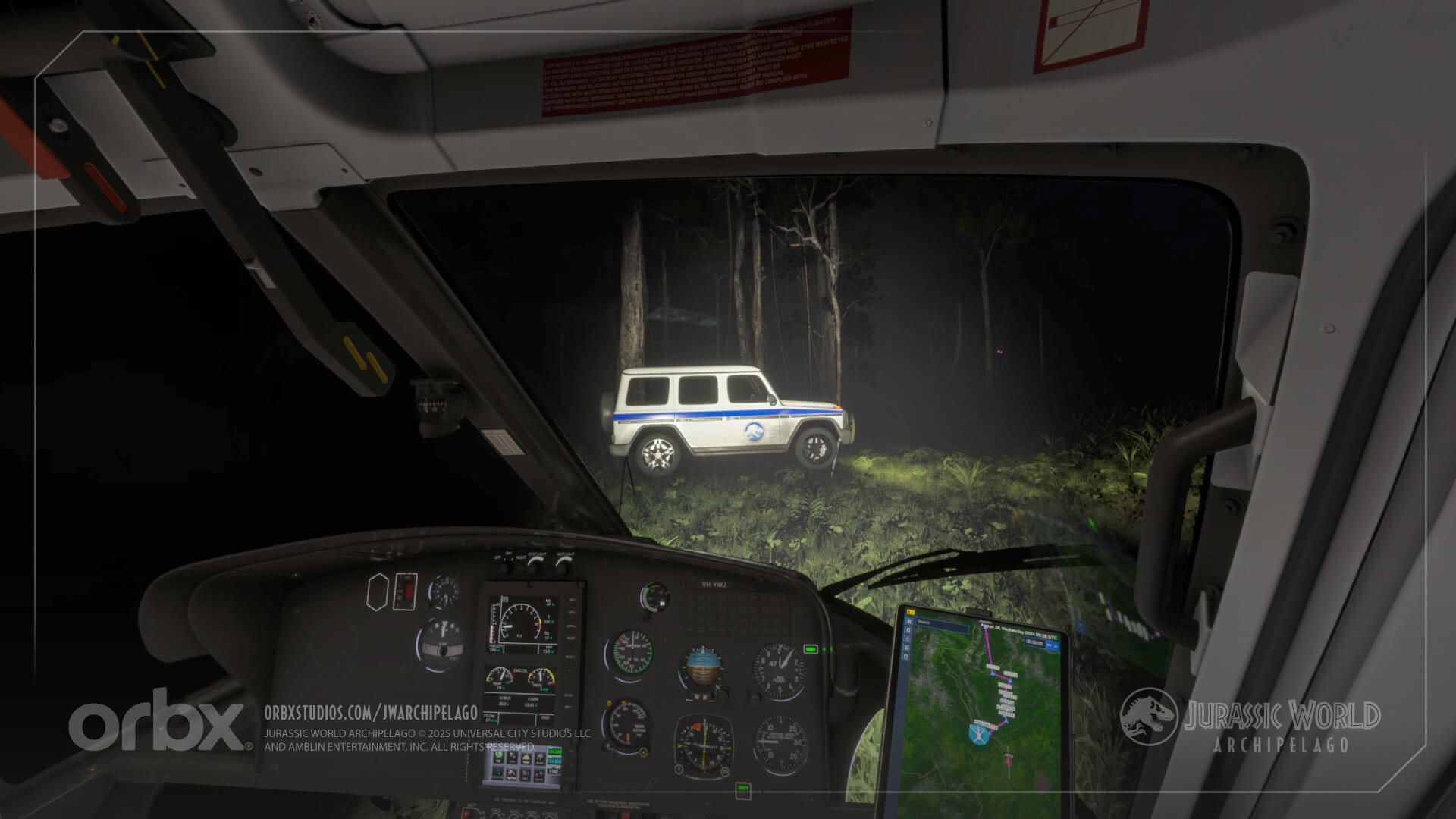Viewport: 1456px width, 819px height.
Task: Expand the timer options next to 00:00:00
Action: tap(1057, 645)
